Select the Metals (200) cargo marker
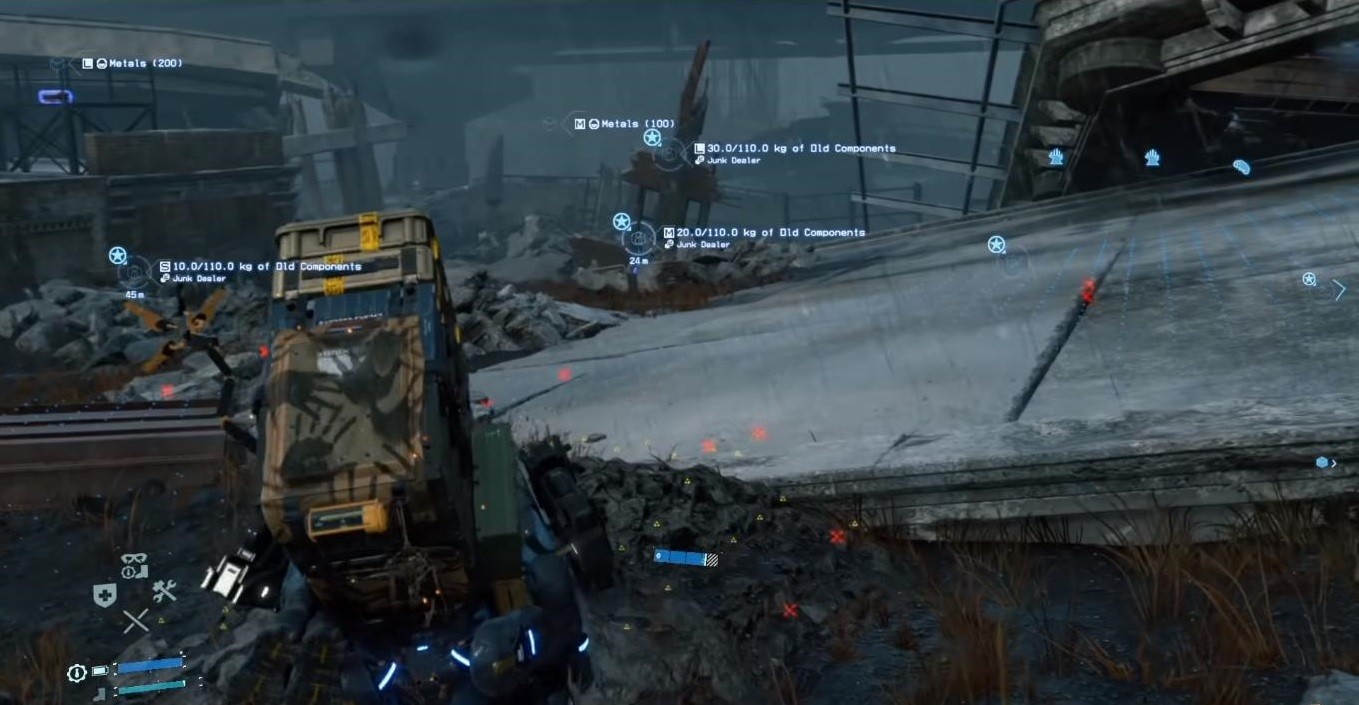Viewport: 1359px width, 705px height. pos(132,64)
